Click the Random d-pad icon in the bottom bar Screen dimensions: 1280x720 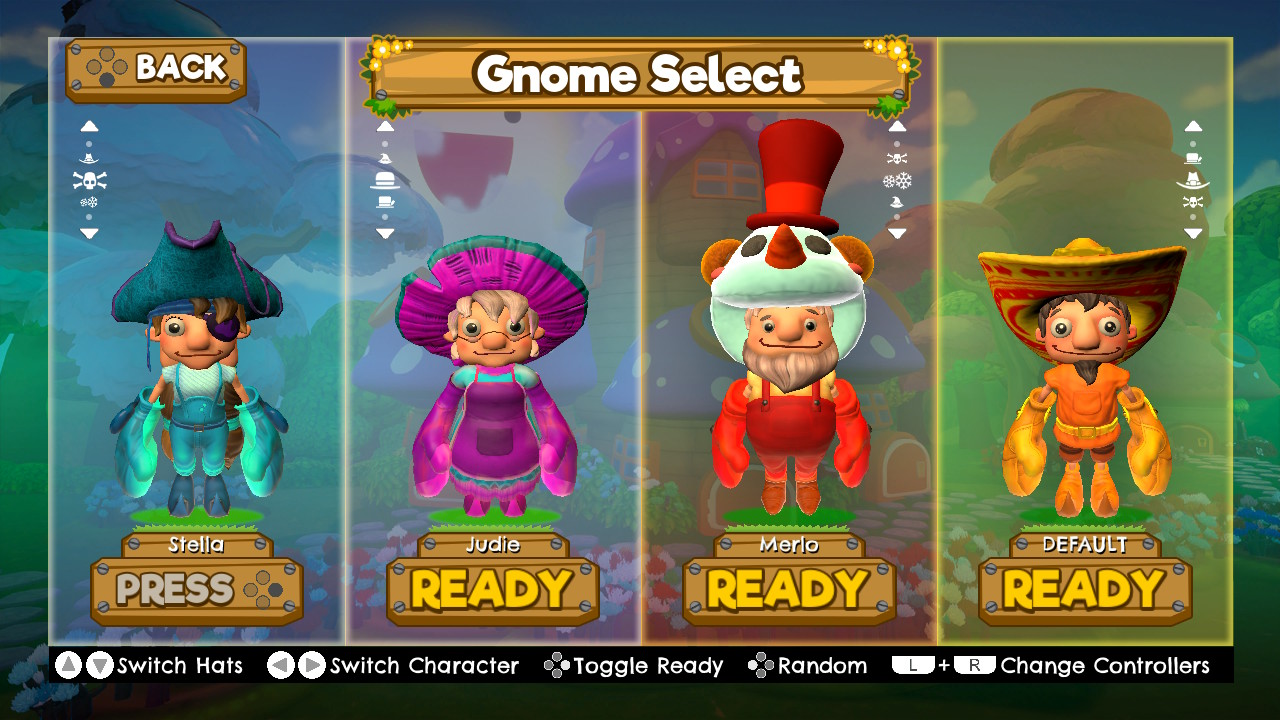(763, 665)
